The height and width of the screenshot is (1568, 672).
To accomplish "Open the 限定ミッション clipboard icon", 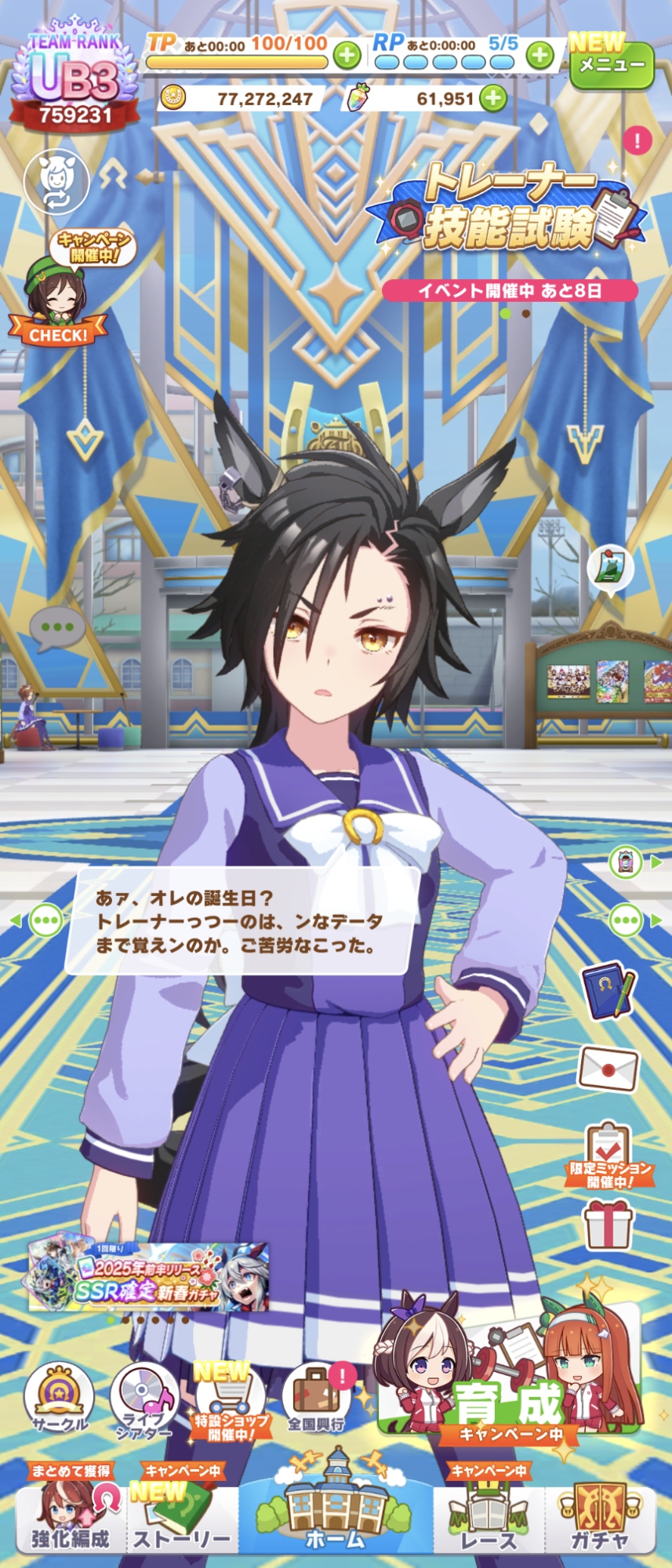I will [608, 1153].
